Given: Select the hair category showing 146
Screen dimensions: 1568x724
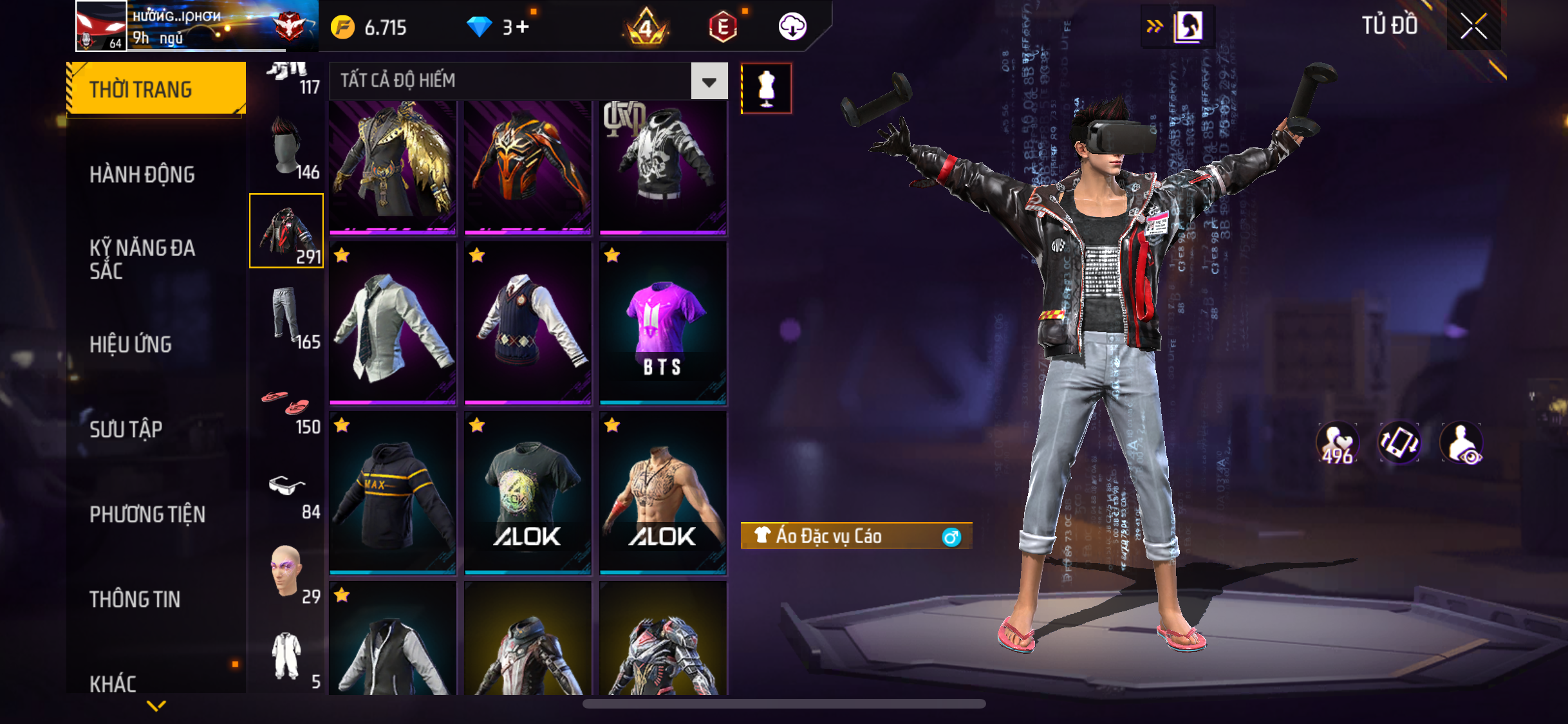Looking at the screenshot, I should pos(287,147).
